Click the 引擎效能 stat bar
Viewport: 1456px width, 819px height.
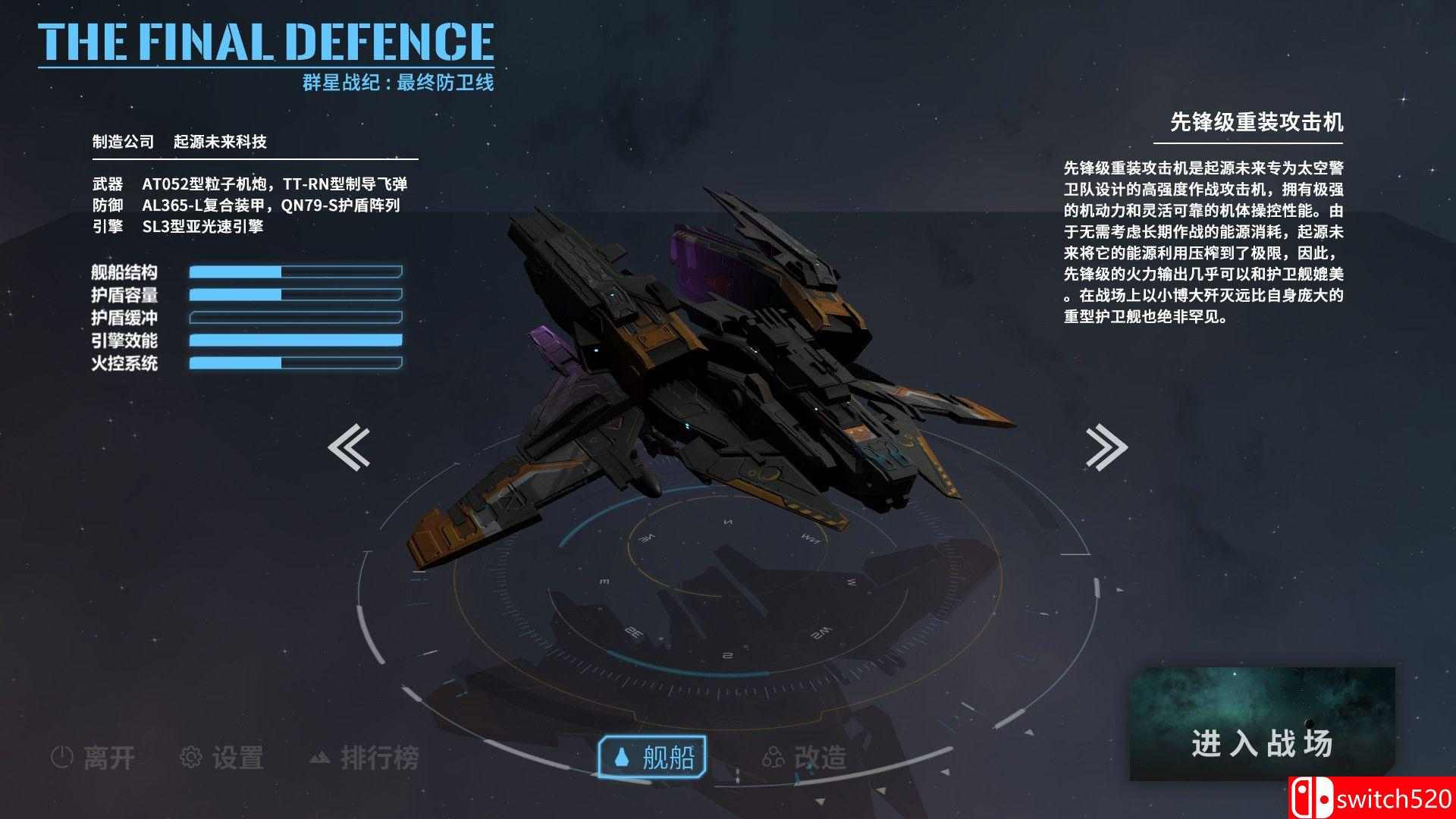[296, 341]
